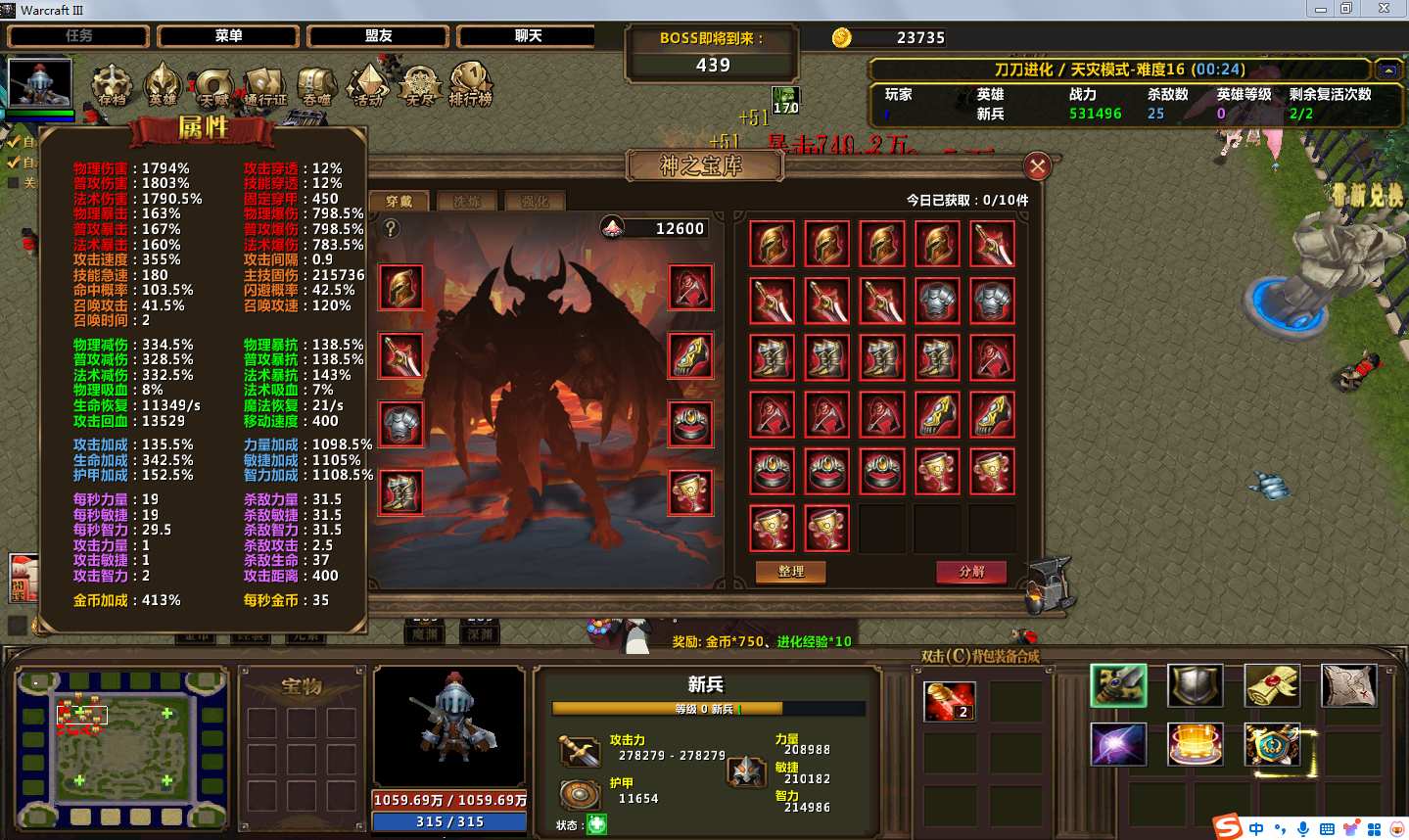Click the 分解 decompose button
Viewport: 1409px width, 840px height.
[x=971, y=572]
